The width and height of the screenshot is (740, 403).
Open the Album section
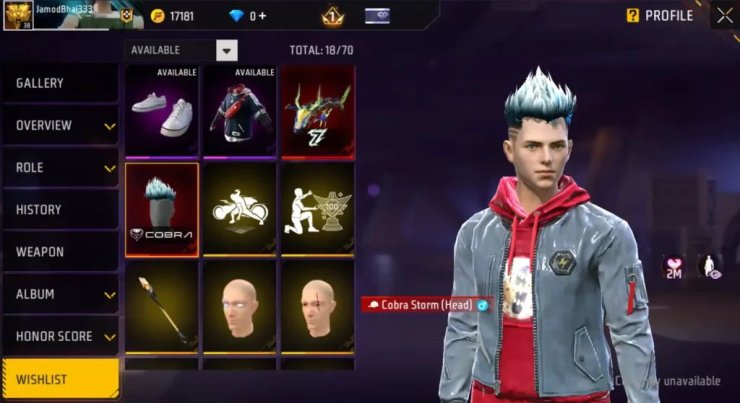pos(59,294)
